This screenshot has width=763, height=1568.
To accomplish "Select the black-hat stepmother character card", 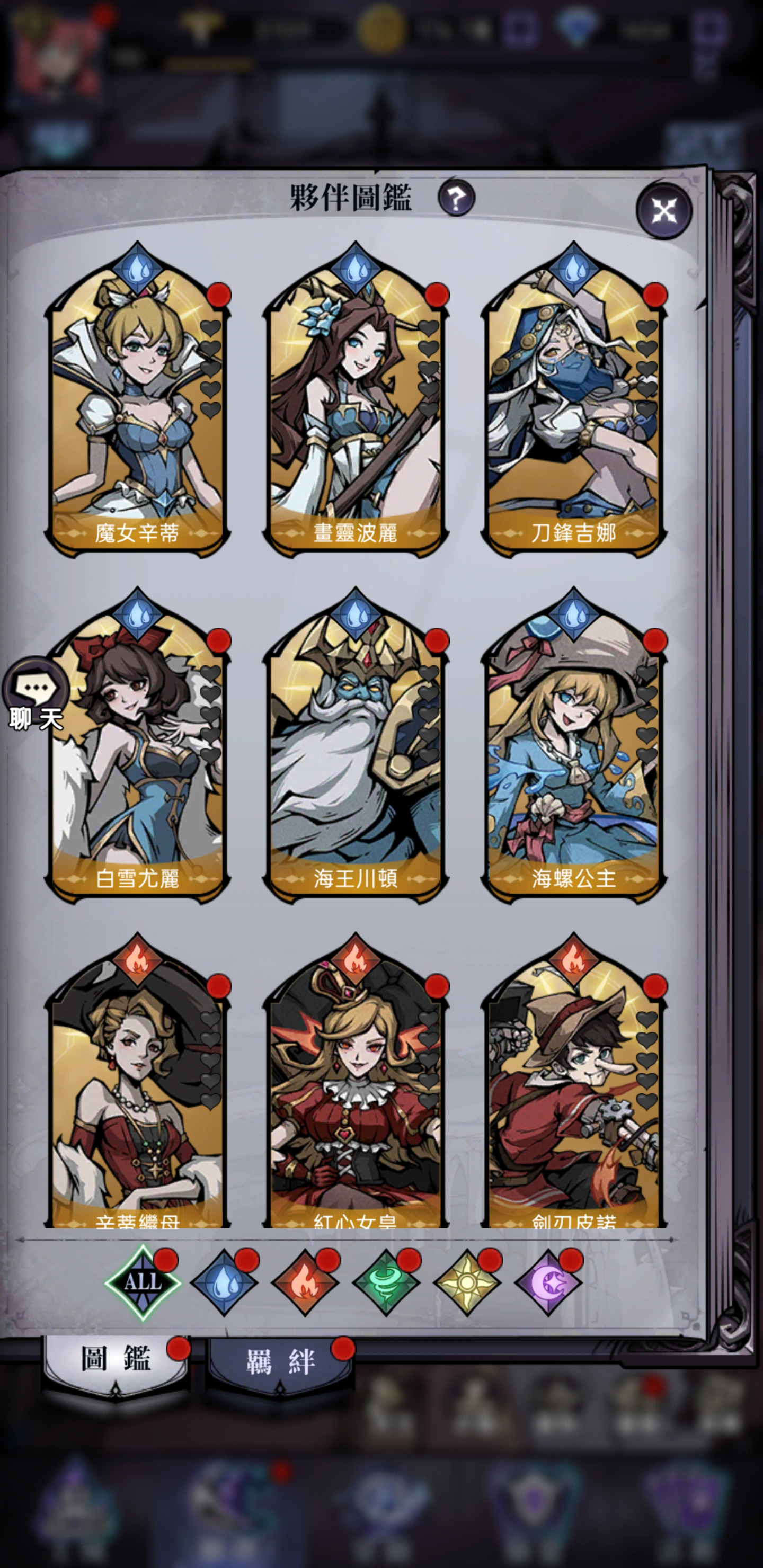I will click(x=138, y=1095).
